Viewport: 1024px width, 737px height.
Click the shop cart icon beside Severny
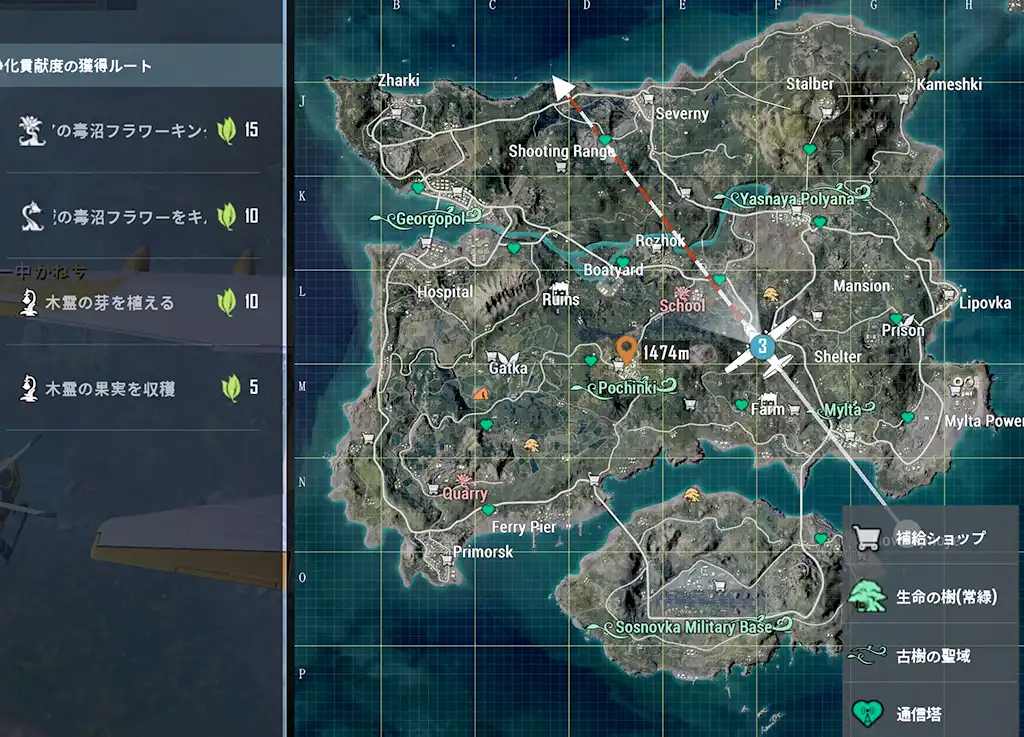[649, 98]
